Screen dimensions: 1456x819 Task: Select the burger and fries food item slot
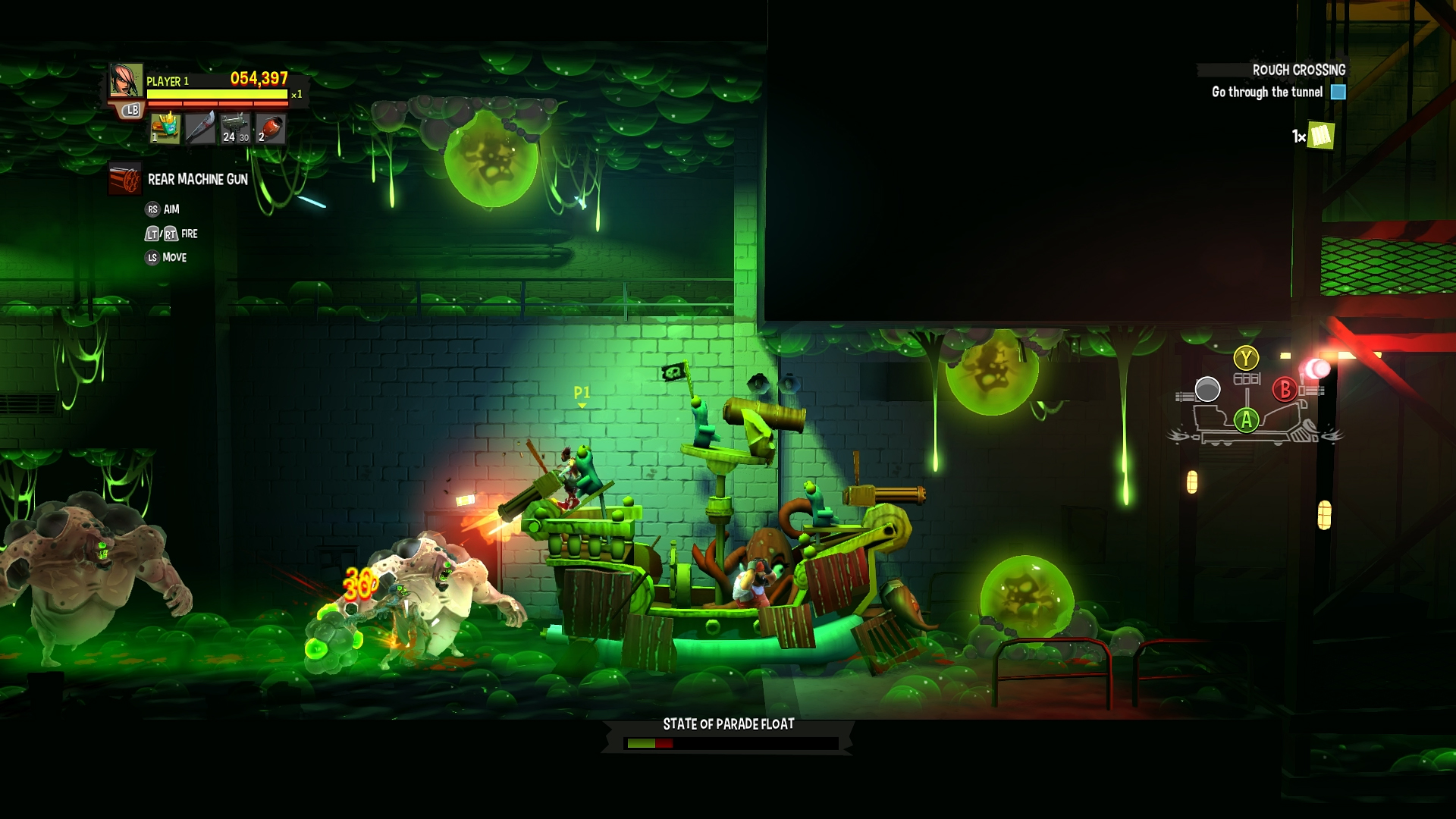pos(165,127)
